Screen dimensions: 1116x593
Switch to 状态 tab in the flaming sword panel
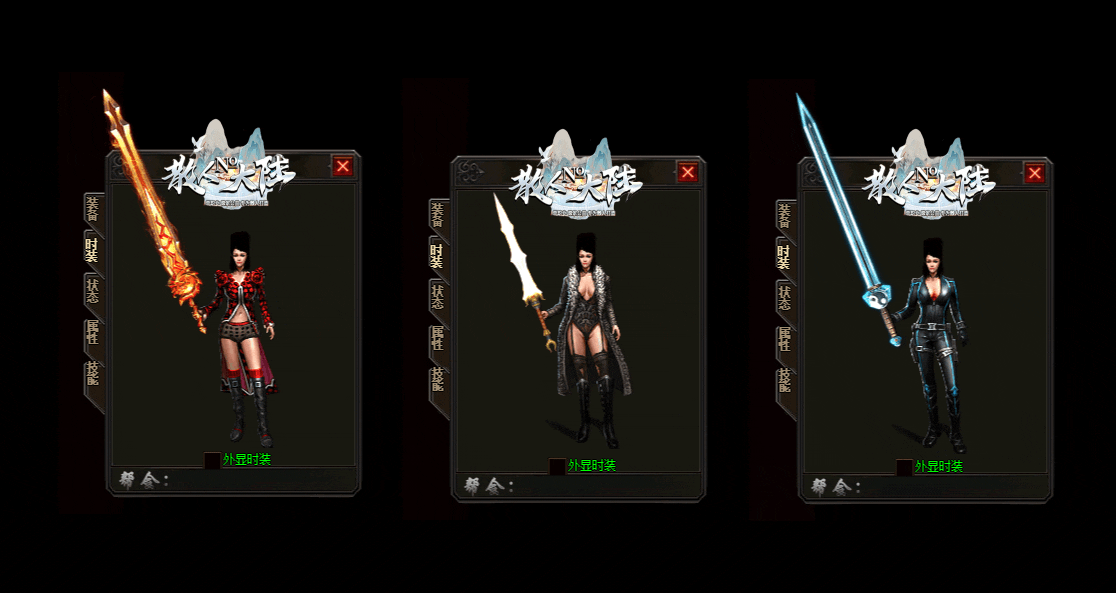click(93, 291)
